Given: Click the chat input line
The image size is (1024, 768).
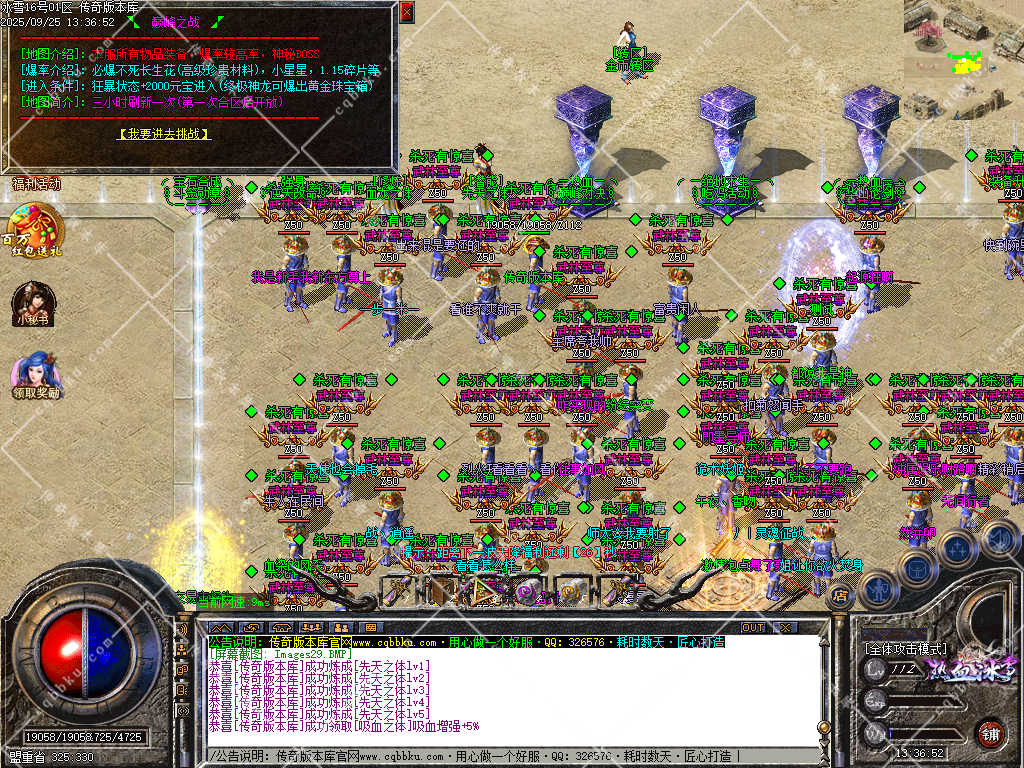Looking at the screenshot, I should 500,756.
